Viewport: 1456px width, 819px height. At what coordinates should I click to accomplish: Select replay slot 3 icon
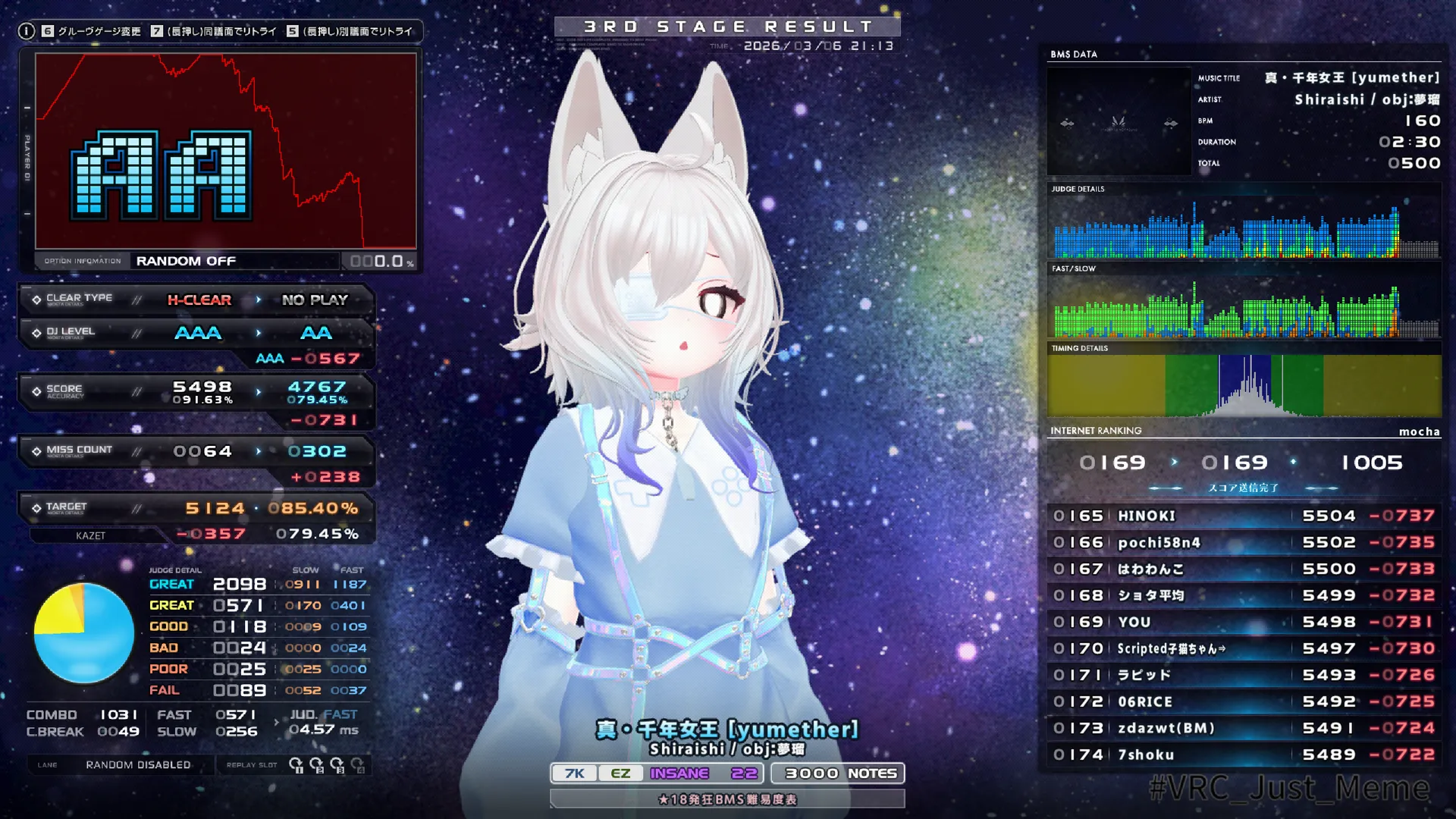(338, 766)
